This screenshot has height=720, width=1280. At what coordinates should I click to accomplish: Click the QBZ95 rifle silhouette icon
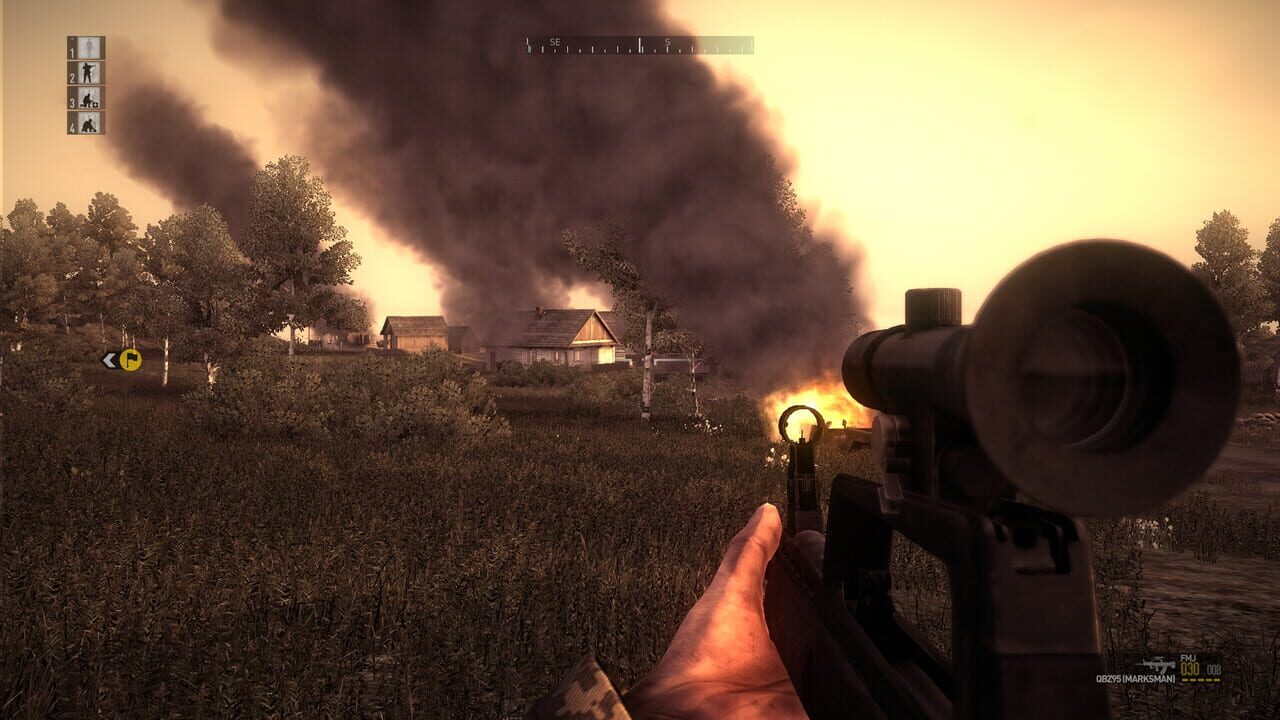tap(1157, 664)
